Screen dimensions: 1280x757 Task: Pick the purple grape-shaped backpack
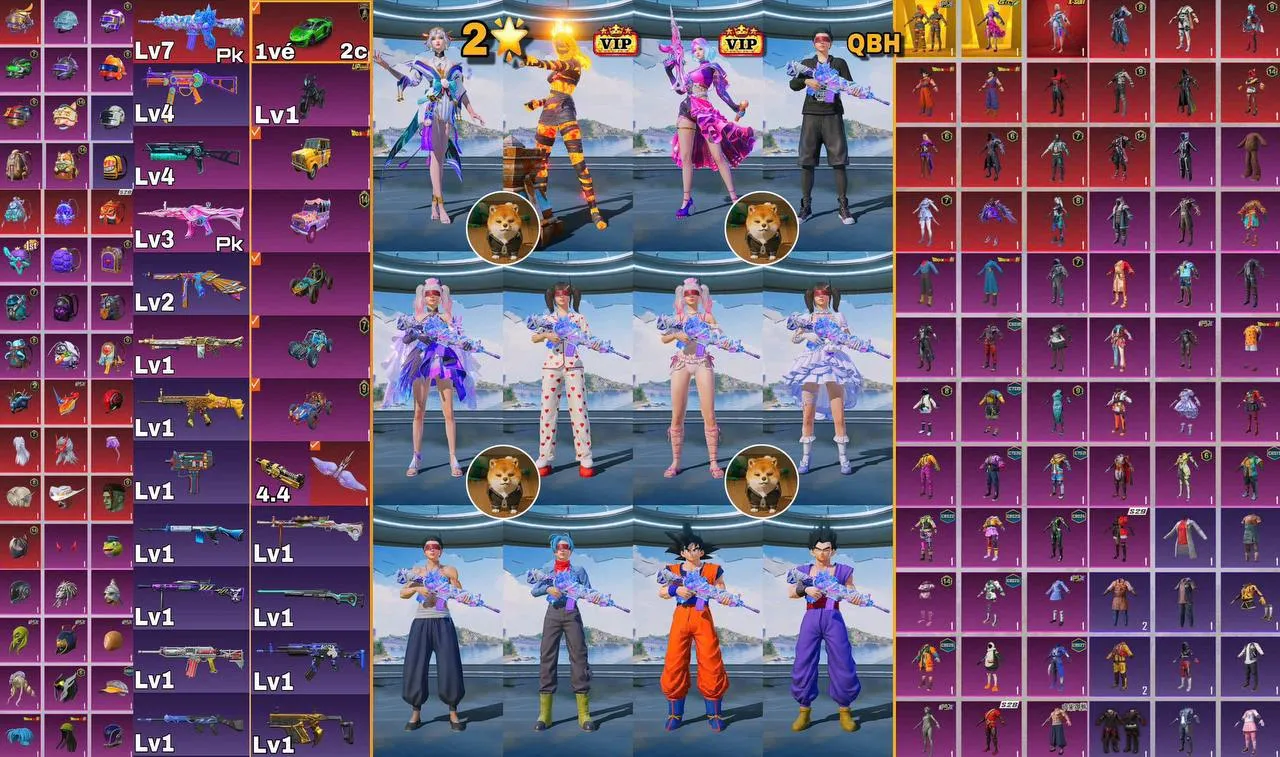66,259
